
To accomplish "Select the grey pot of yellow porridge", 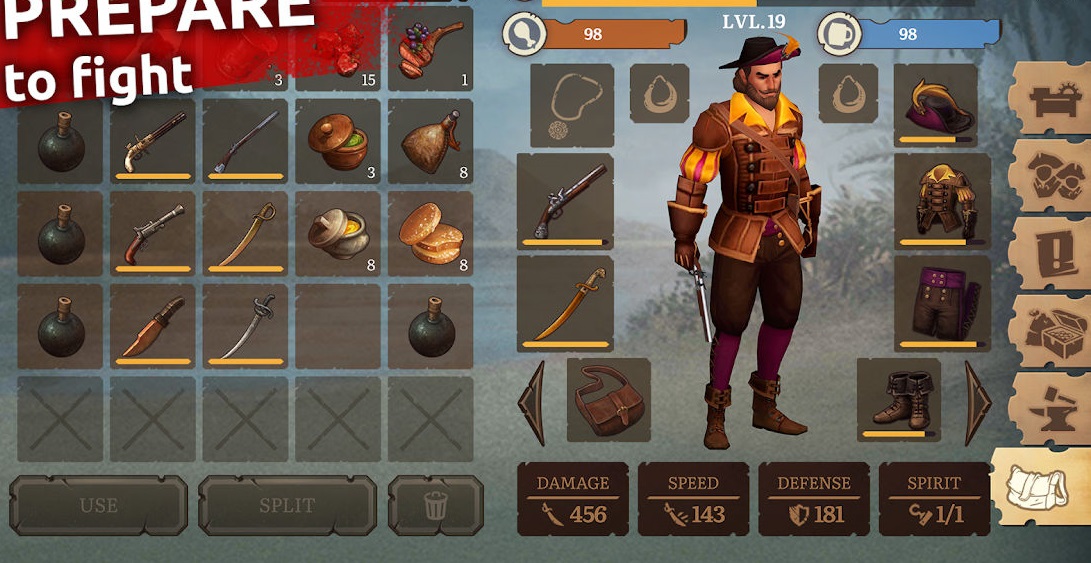I will pos(337,234).
